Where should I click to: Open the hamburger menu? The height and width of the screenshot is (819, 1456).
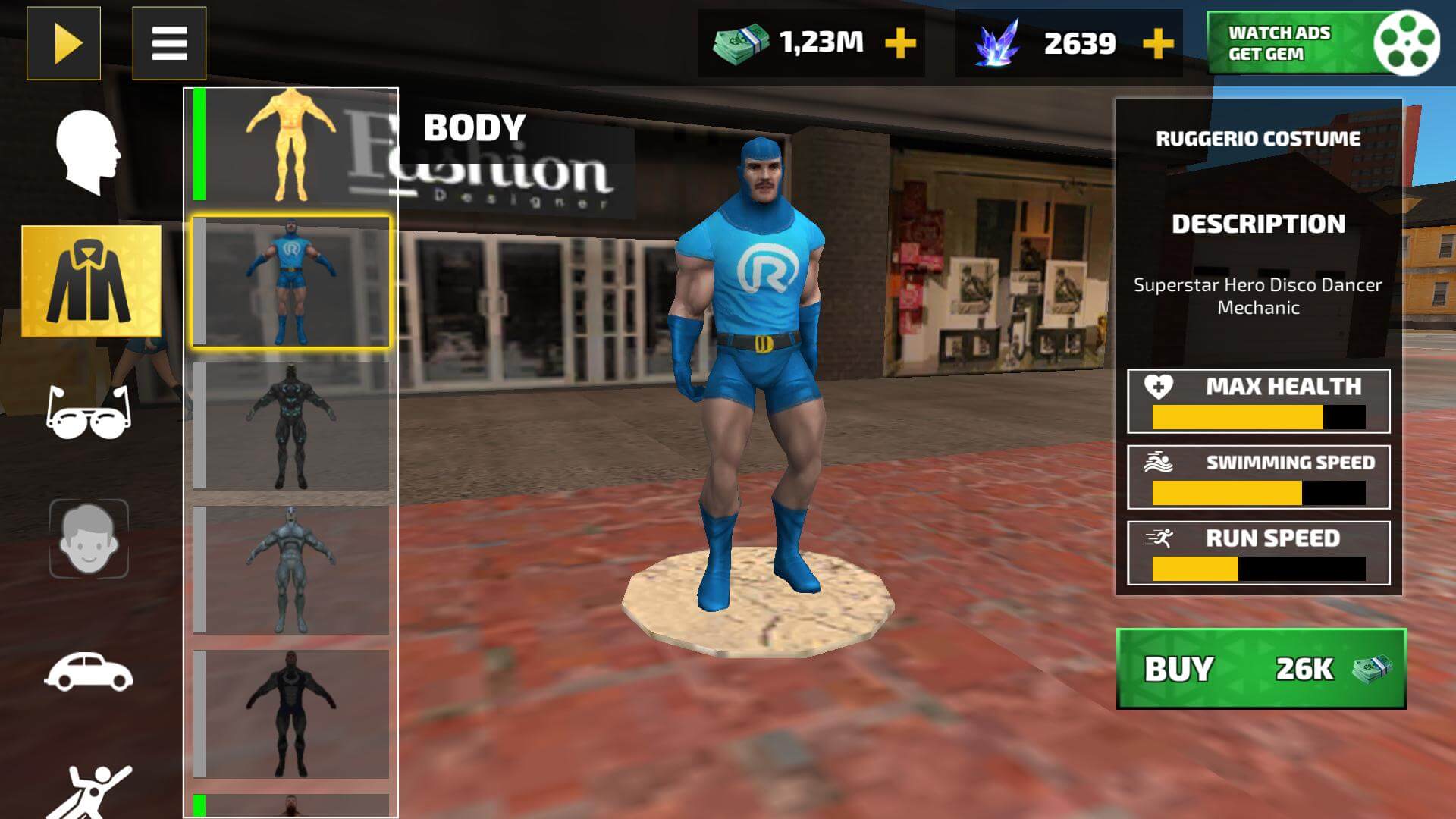pyautogui.click(x=171, y=43)
